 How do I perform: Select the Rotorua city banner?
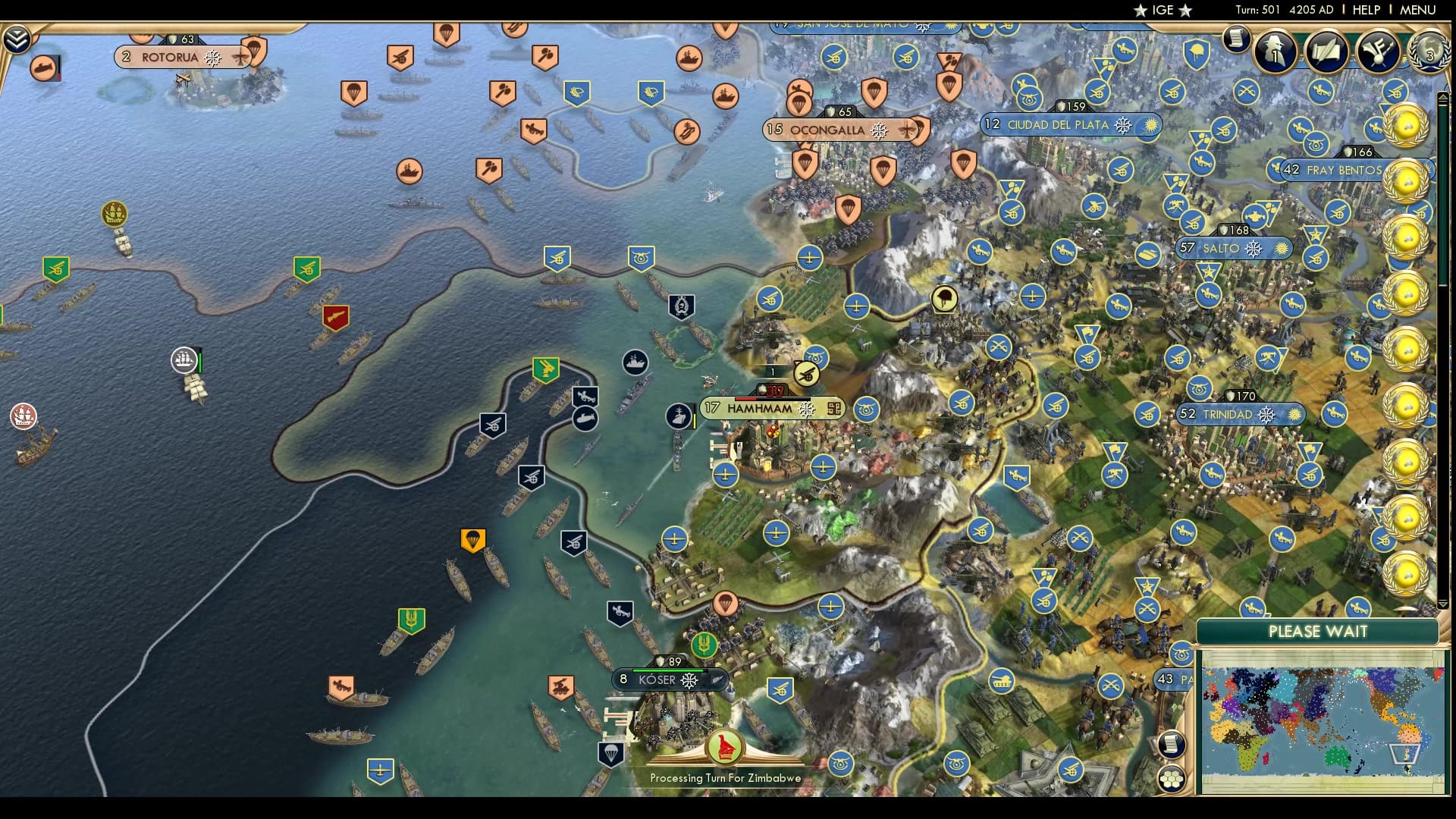point(170,57)
